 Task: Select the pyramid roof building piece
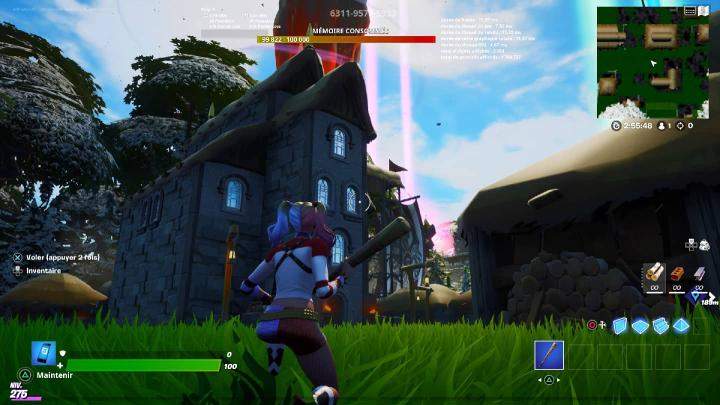tap(681, 325)
